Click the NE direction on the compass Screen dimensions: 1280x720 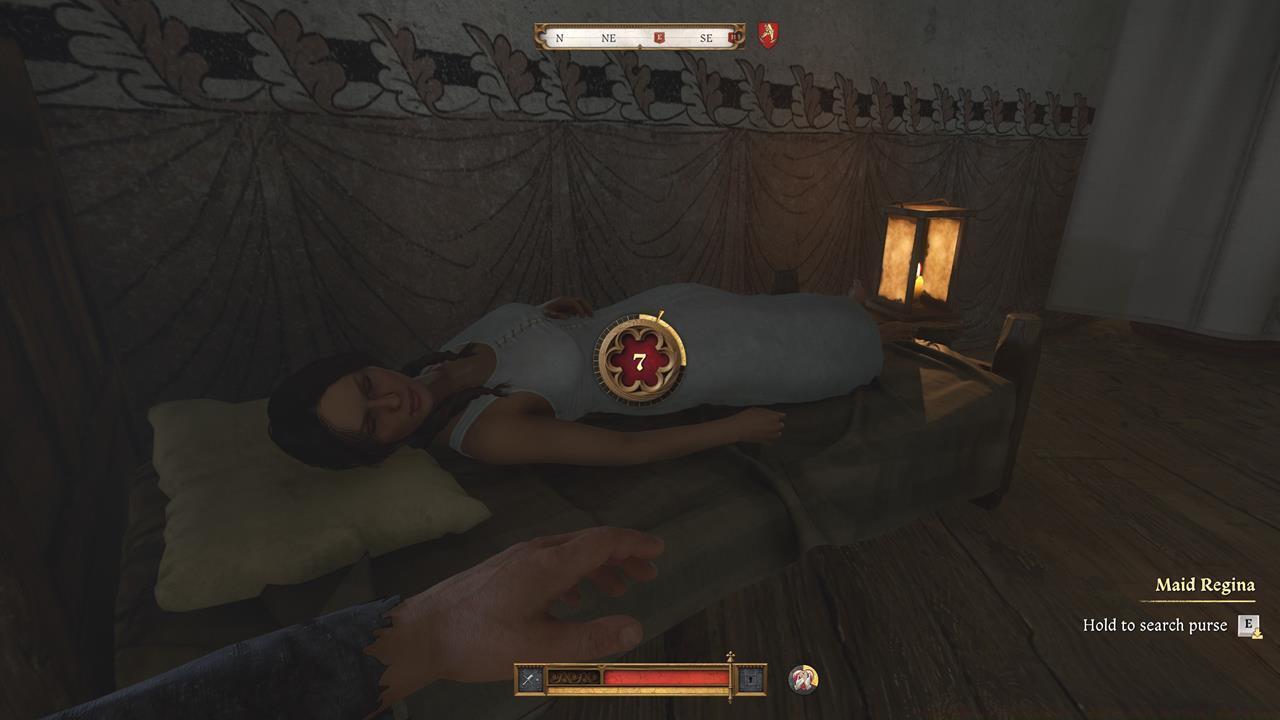click(x=609, y=38)
